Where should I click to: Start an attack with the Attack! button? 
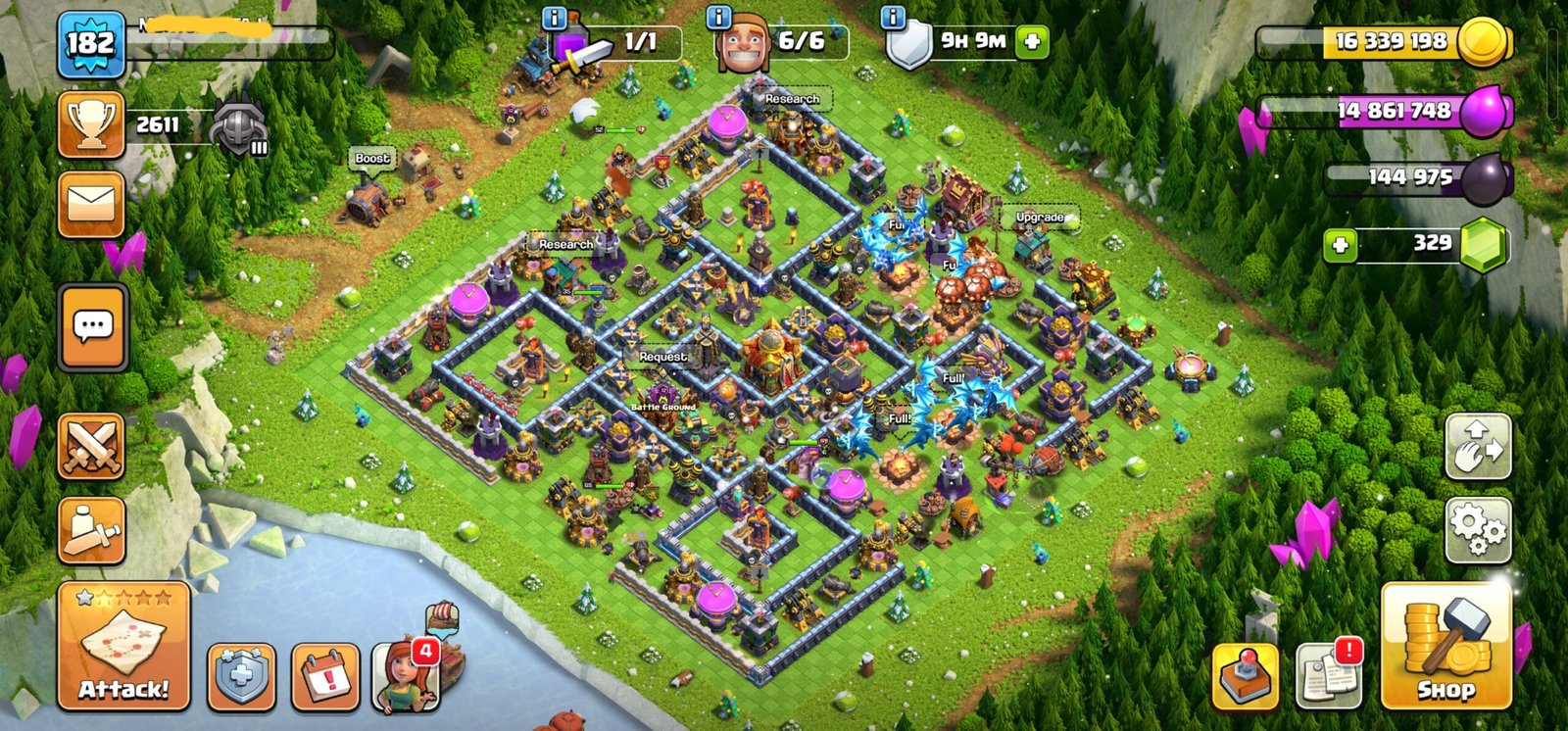(123, 646)
